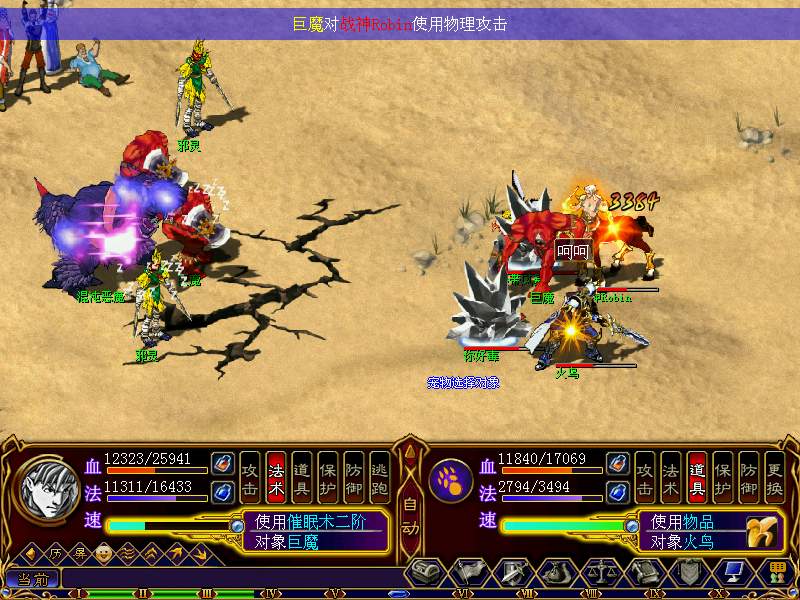The image size is (800, 600).
Task: Click the banana item icon
Action: [x=765, y=529]
